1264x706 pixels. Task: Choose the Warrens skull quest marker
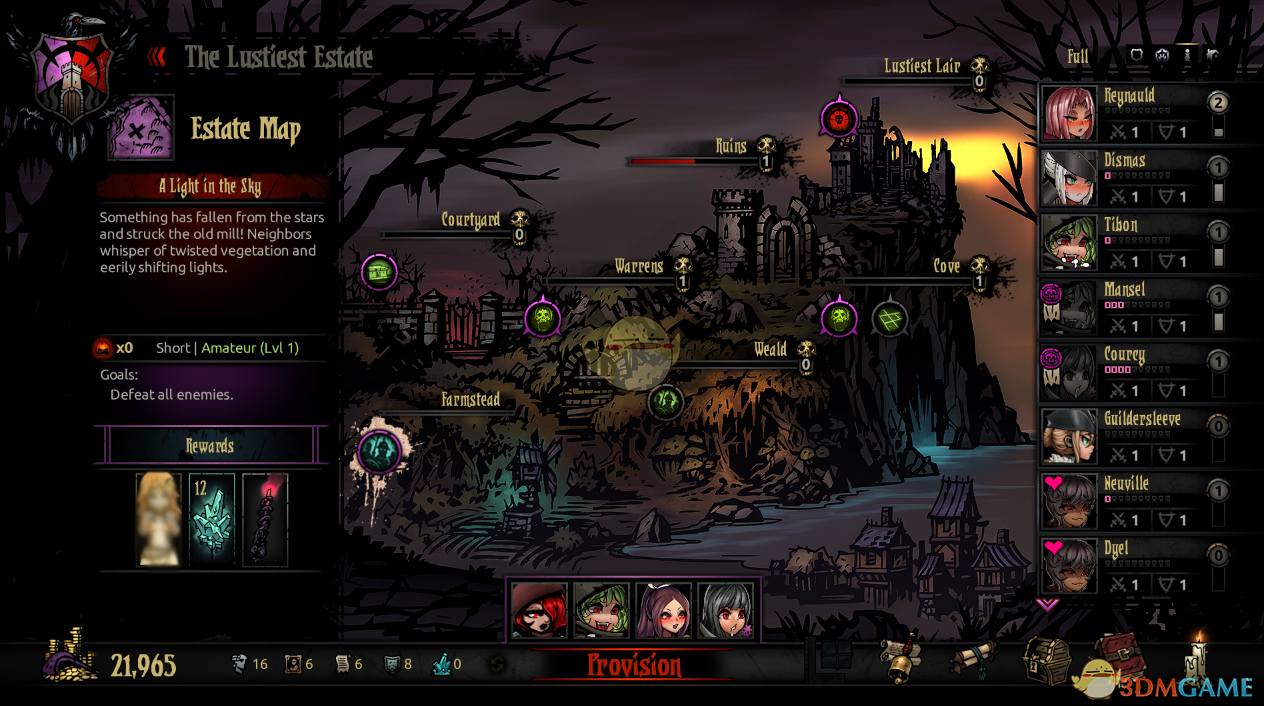[542, 319]
